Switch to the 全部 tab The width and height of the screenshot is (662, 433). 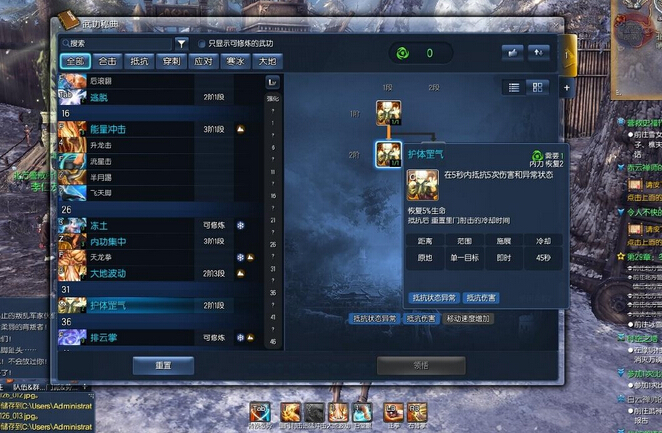coord(75,62)
